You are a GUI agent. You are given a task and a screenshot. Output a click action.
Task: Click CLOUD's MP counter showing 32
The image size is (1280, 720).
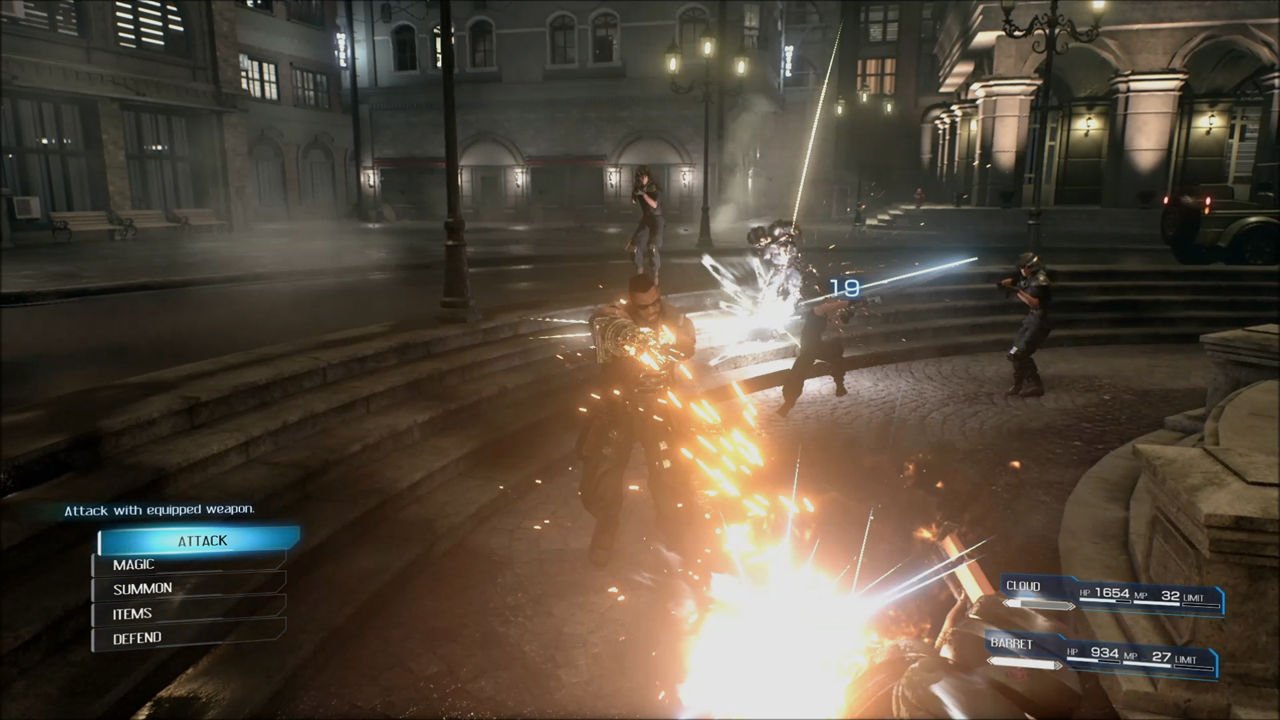coord(1170,594)
